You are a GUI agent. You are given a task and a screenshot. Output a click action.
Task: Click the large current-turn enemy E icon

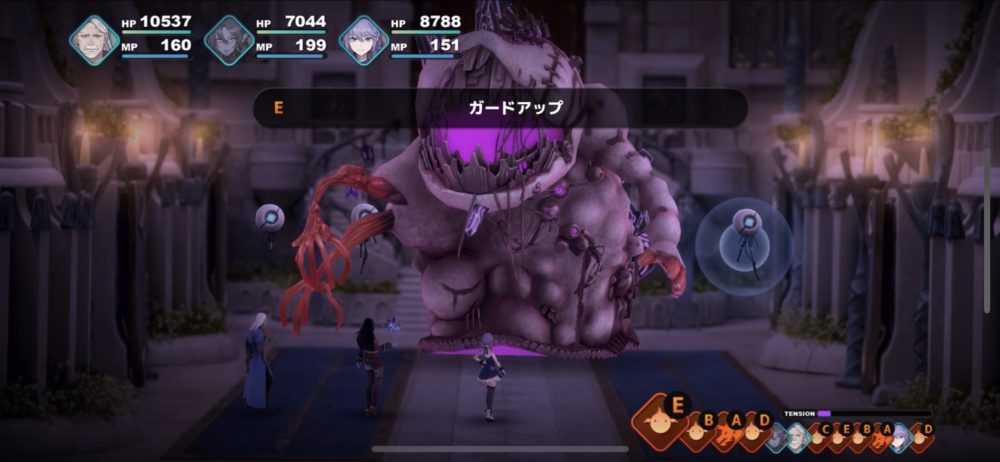coord(664,422)
